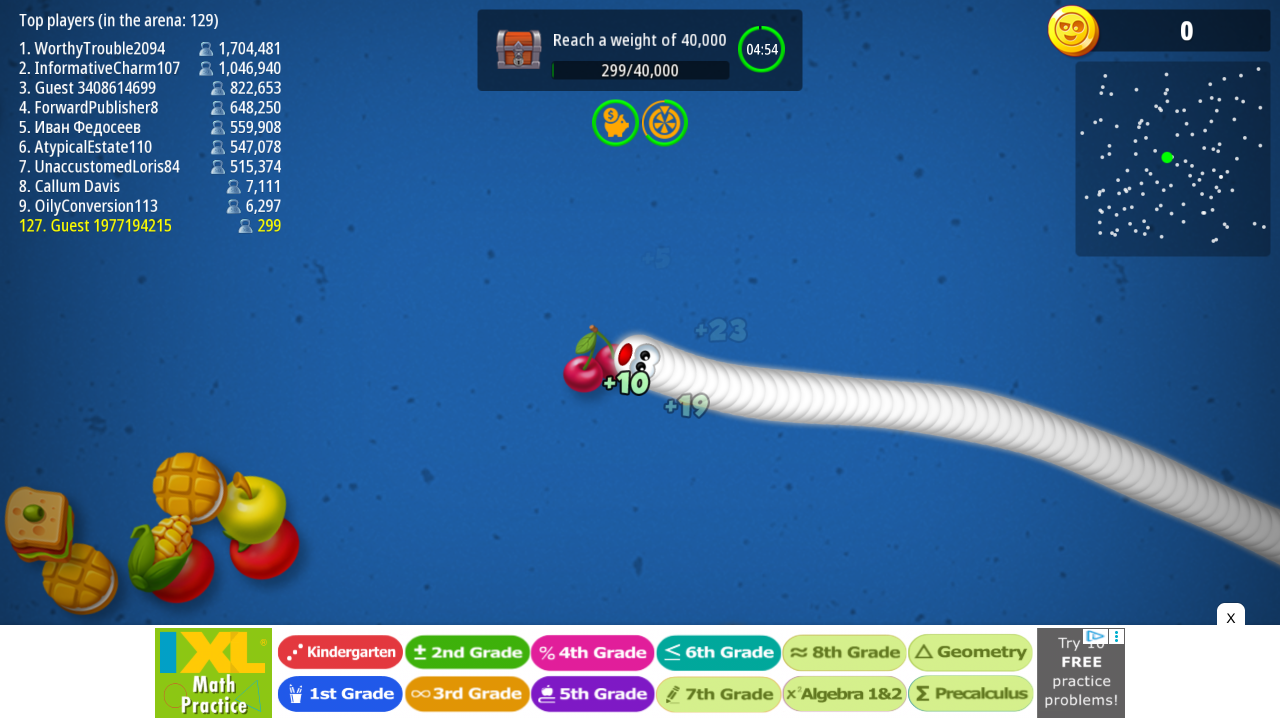Click the smiling coin currency icon

pyautogui.click(x=1073, y=31)
